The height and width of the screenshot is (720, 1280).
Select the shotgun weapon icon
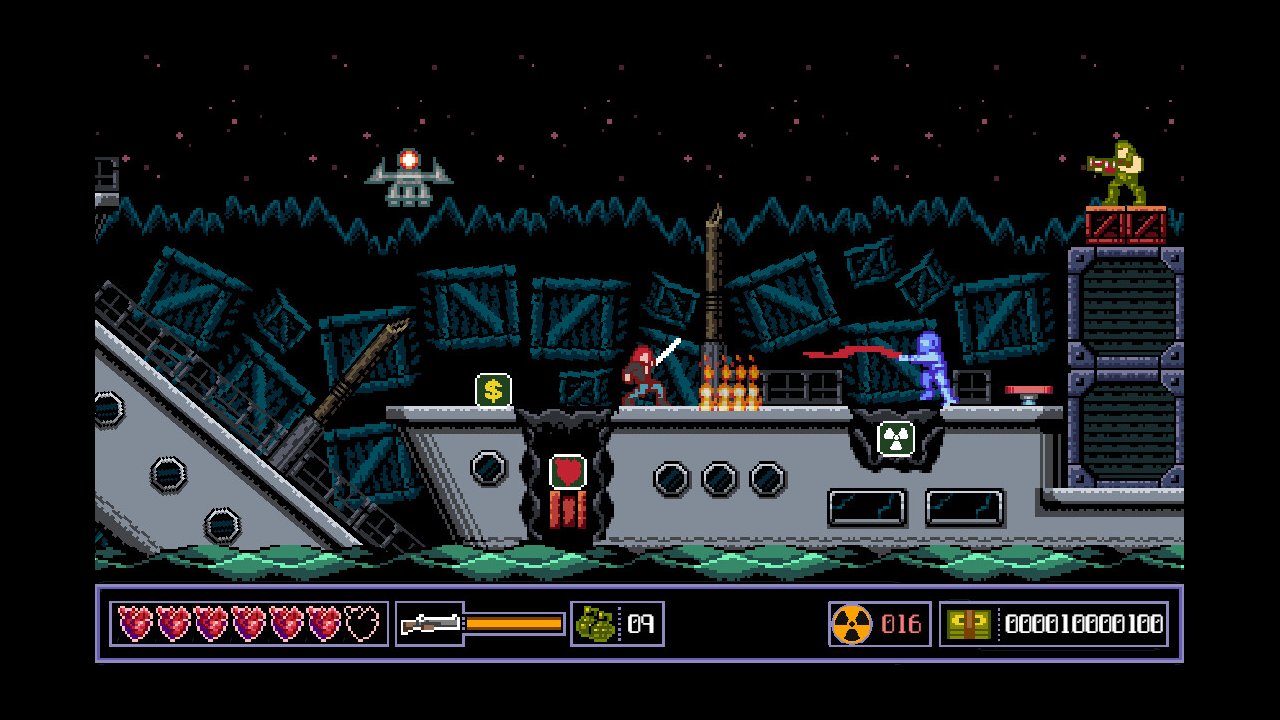click(430, 624)
